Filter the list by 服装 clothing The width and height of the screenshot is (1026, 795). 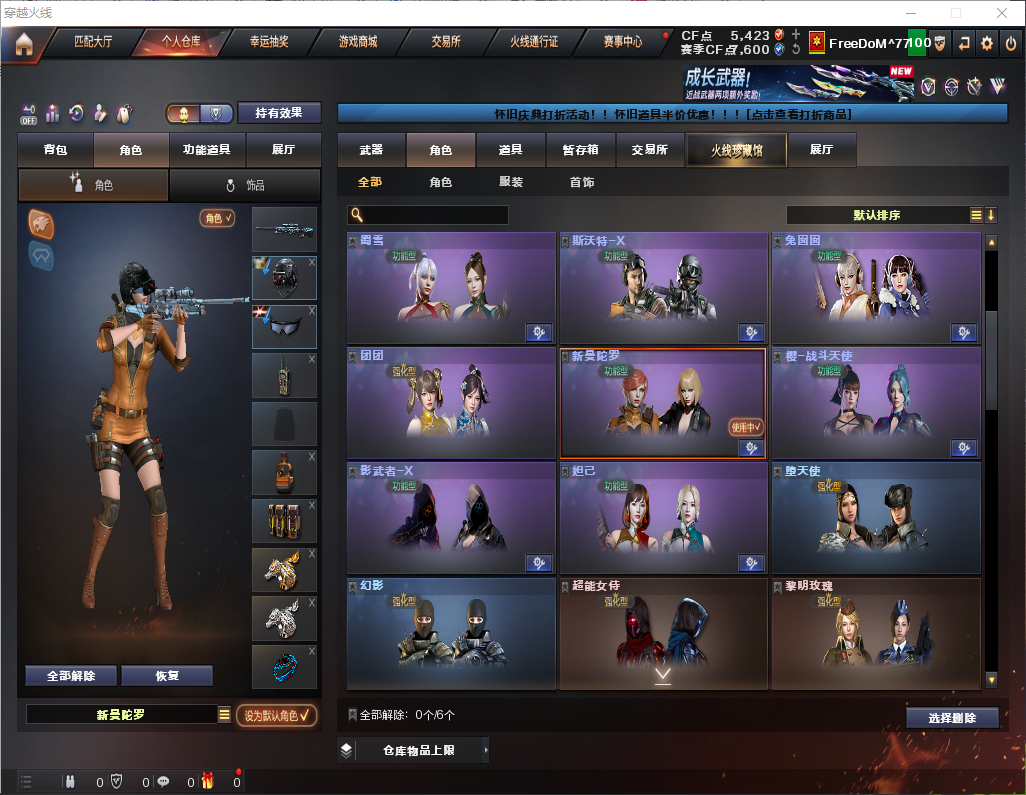tap(511, 182)
